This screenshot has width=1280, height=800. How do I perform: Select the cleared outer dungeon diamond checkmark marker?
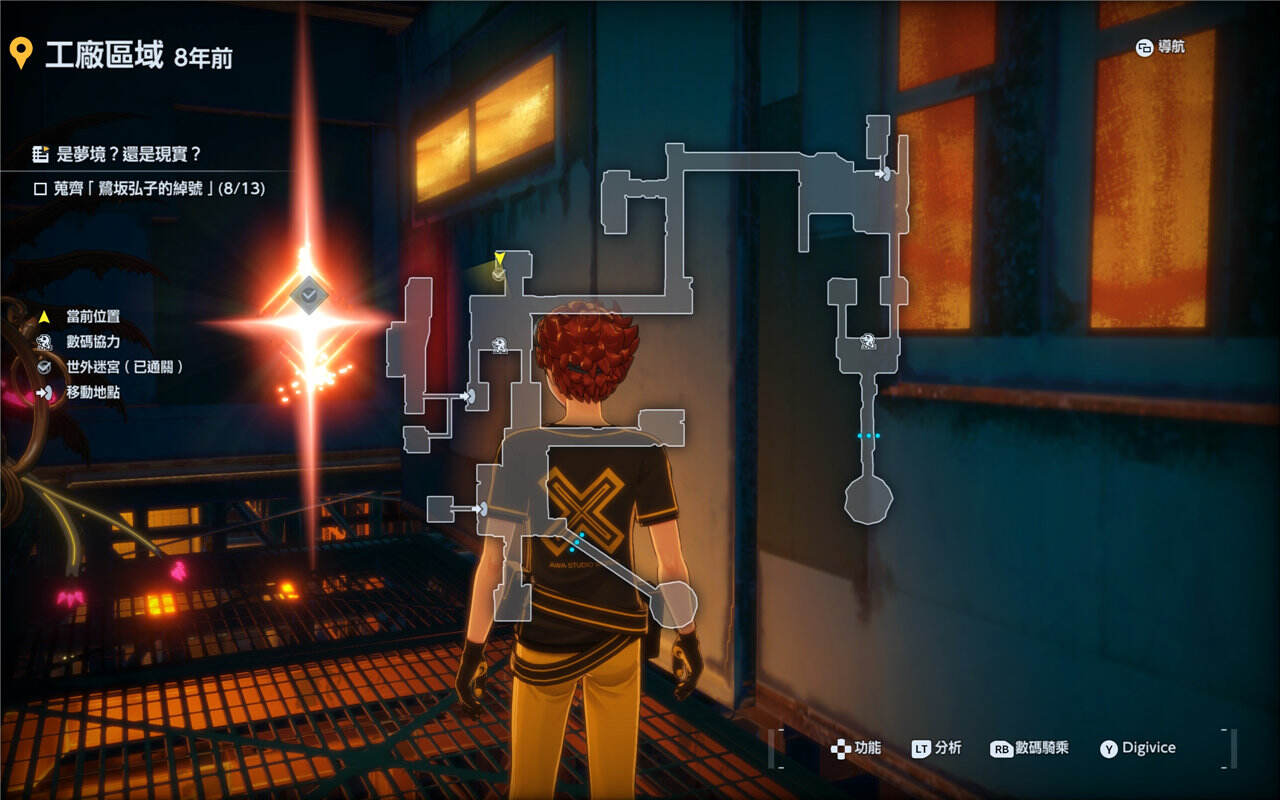pos(309,294)
